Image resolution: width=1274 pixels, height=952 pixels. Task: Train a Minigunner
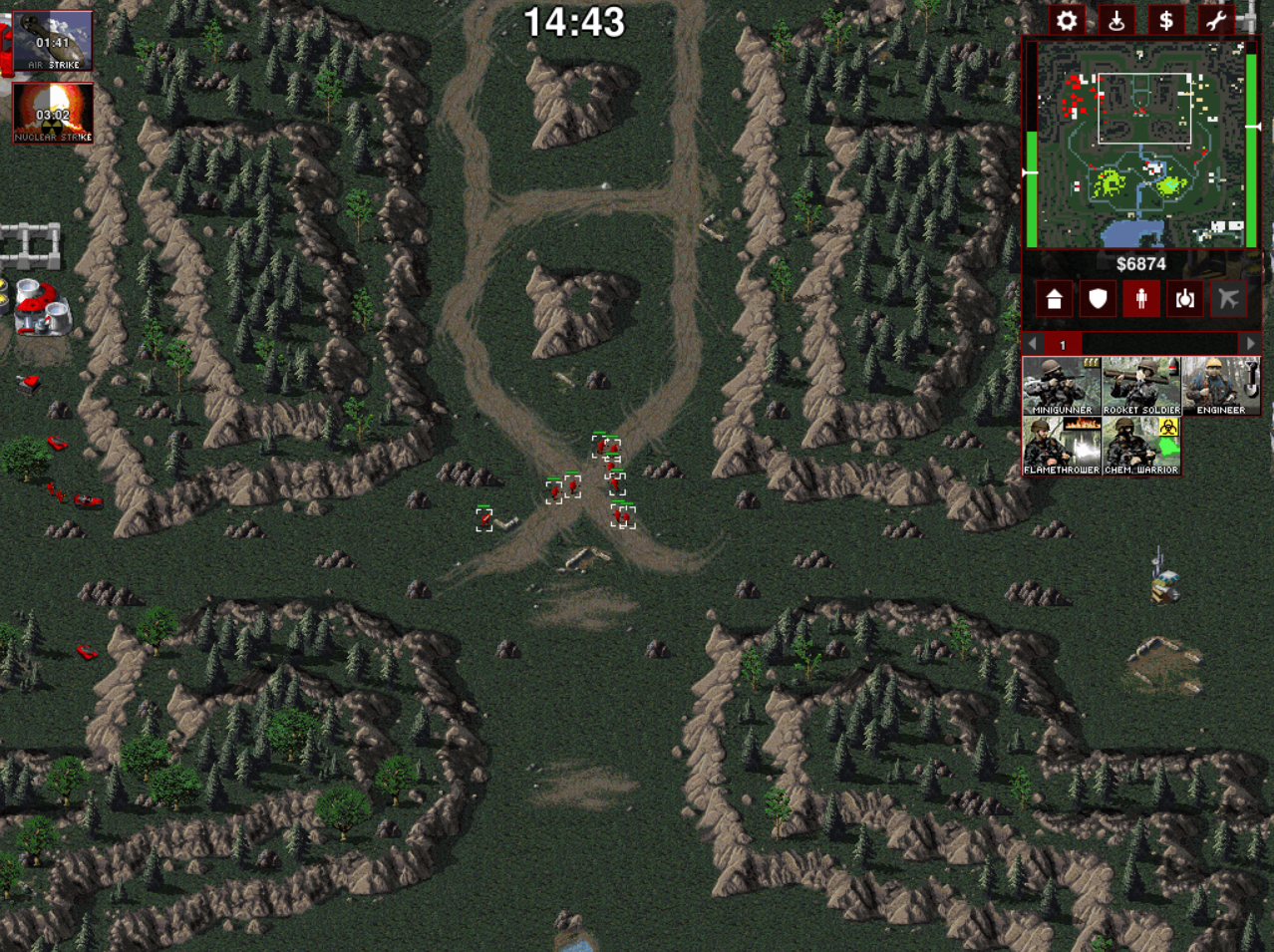[1062, 387]
